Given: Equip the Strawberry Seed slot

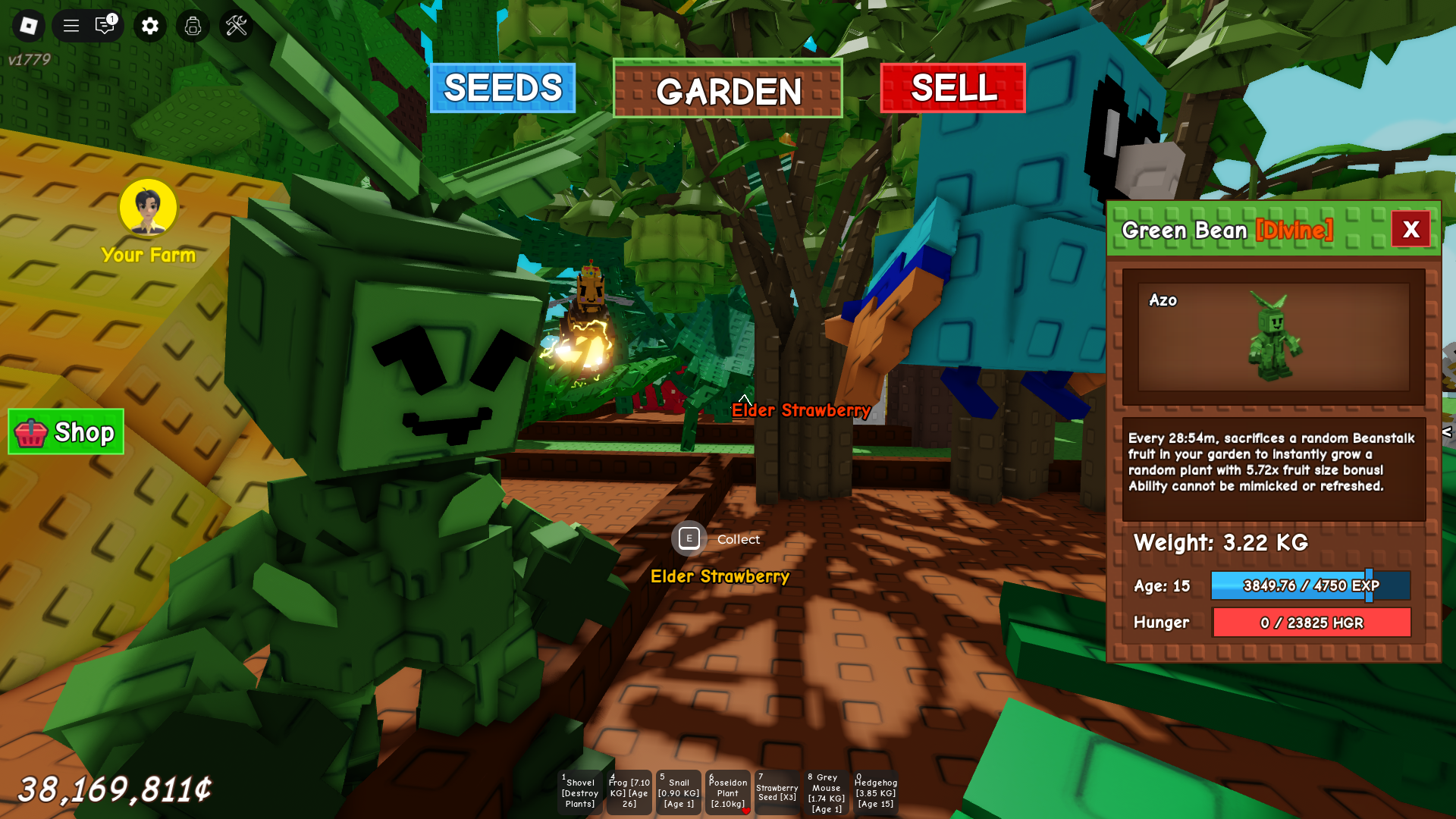Looking at the screenshot, I should coord(777,792).
